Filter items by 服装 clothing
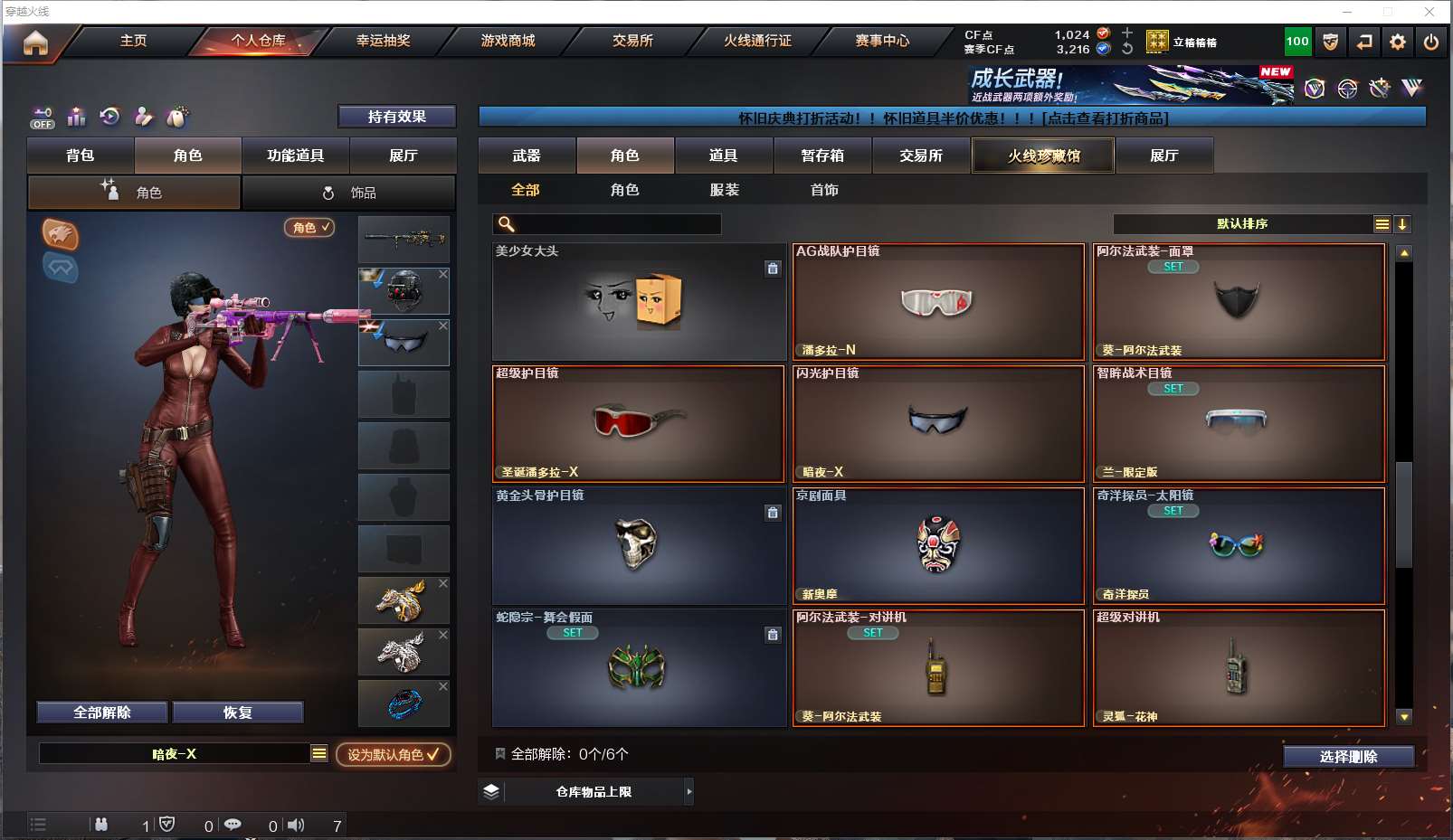The height and width of the screenshot is (840, 1453). (724, 190)
